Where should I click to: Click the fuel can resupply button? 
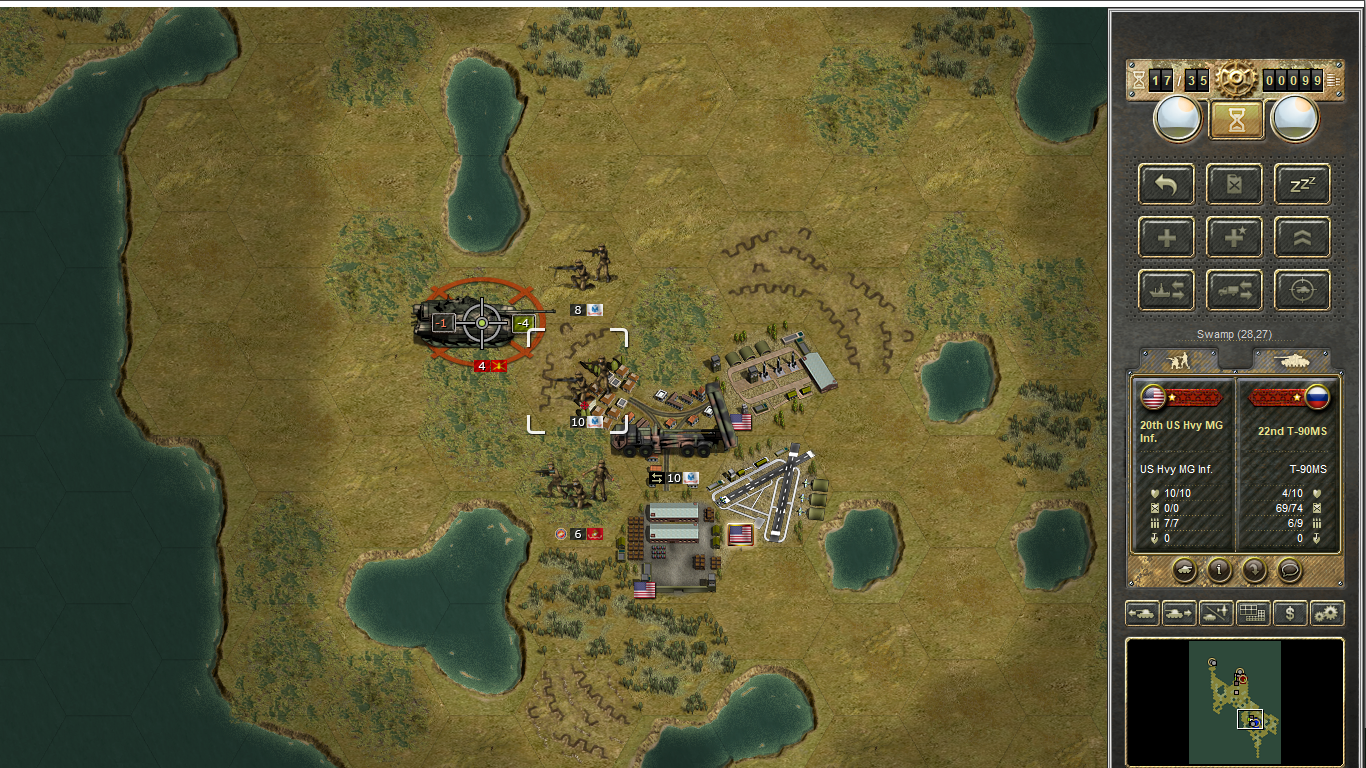pos(1234,184)
